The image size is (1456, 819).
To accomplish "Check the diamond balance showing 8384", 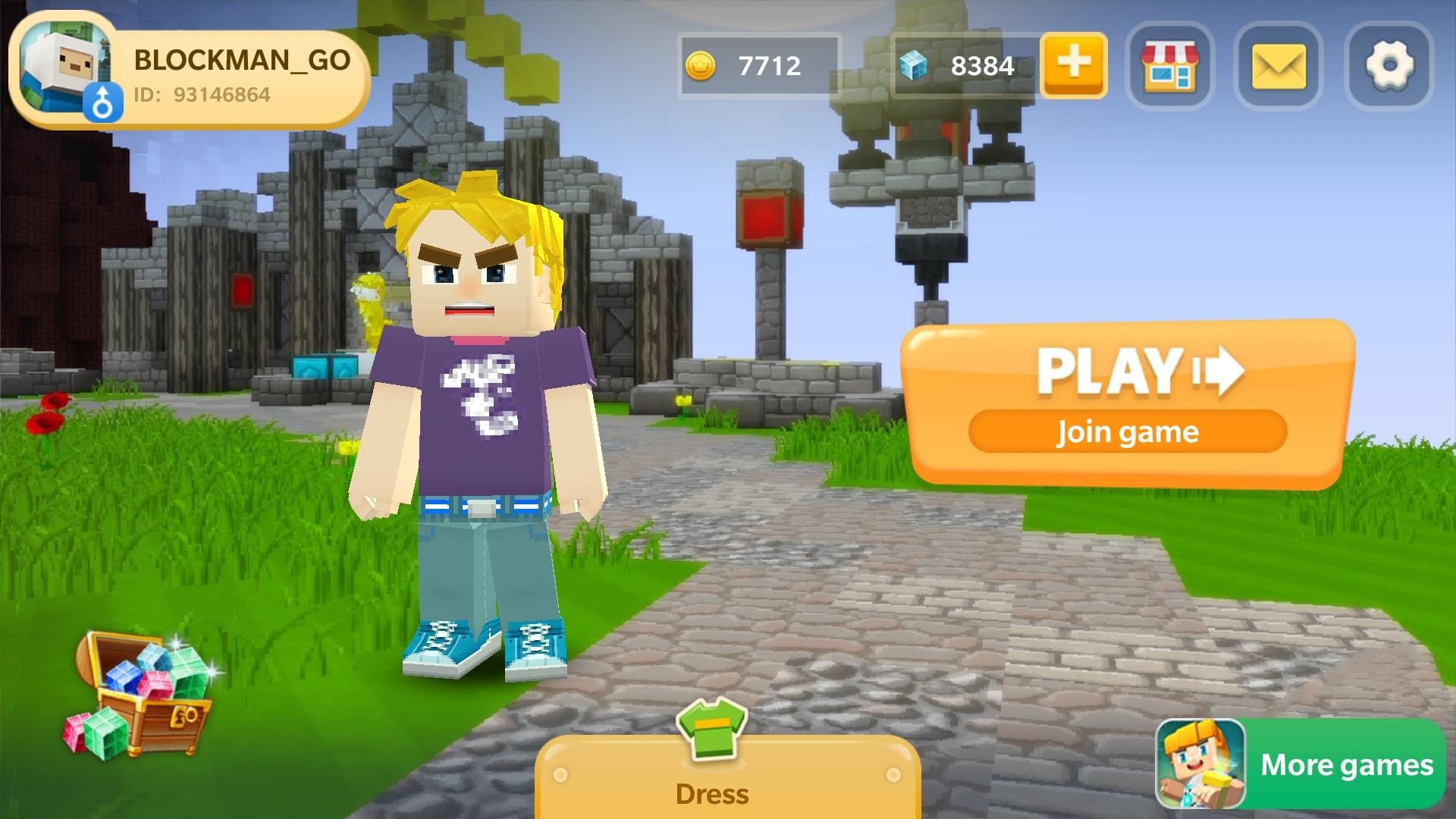I will point(982,66).
